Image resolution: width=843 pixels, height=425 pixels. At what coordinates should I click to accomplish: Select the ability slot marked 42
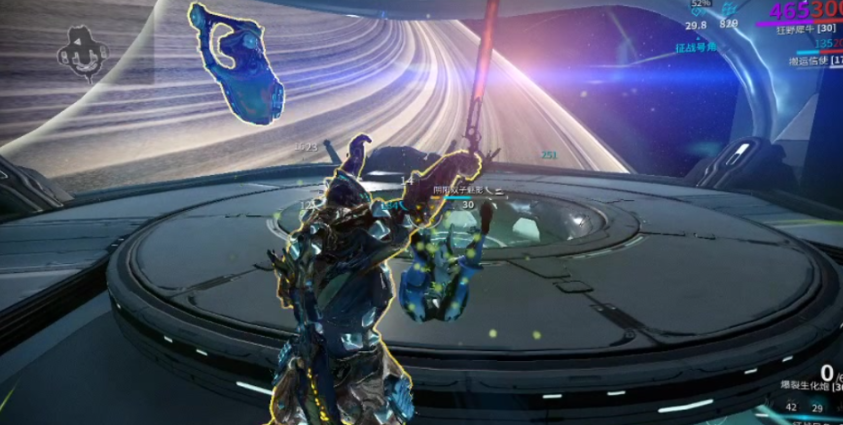click(791, 407)
